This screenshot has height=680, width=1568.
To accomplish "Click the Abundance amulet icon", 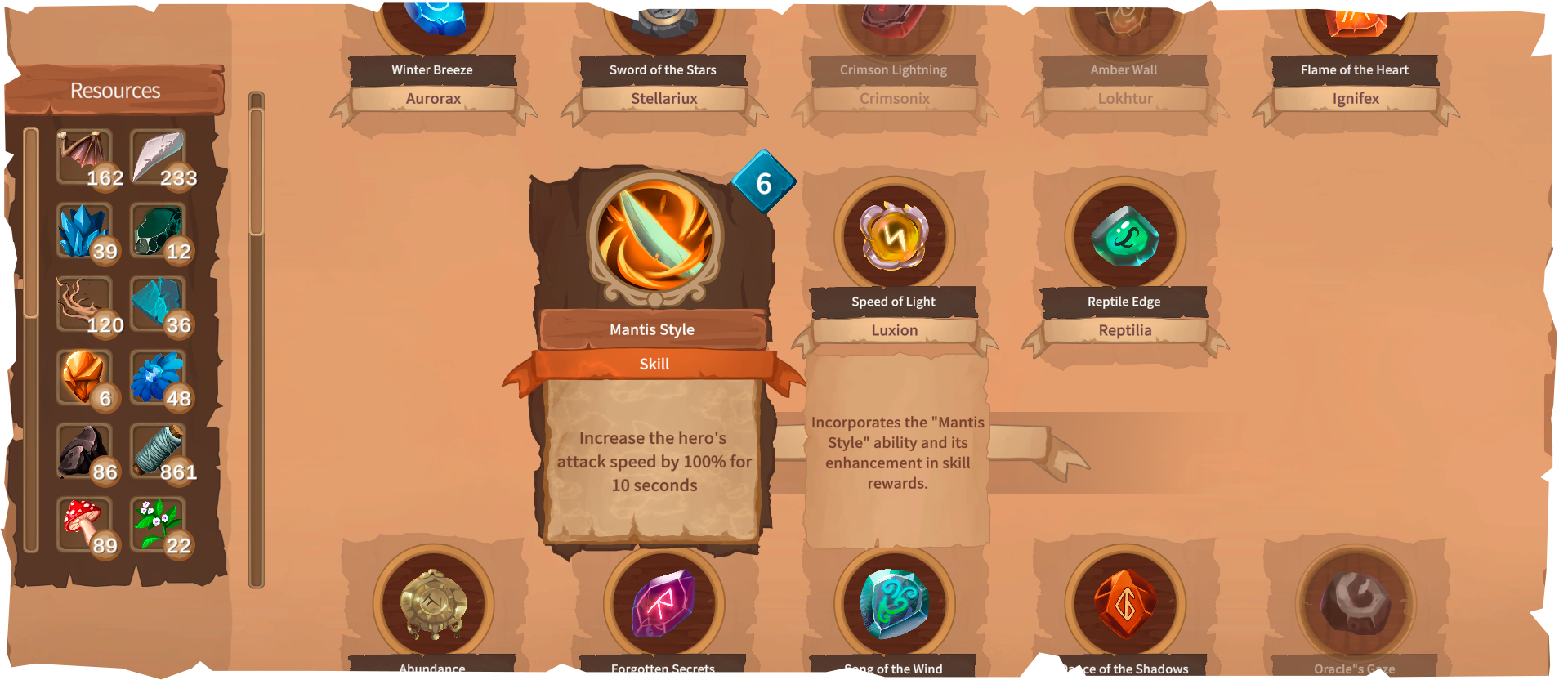I will 431,605.
